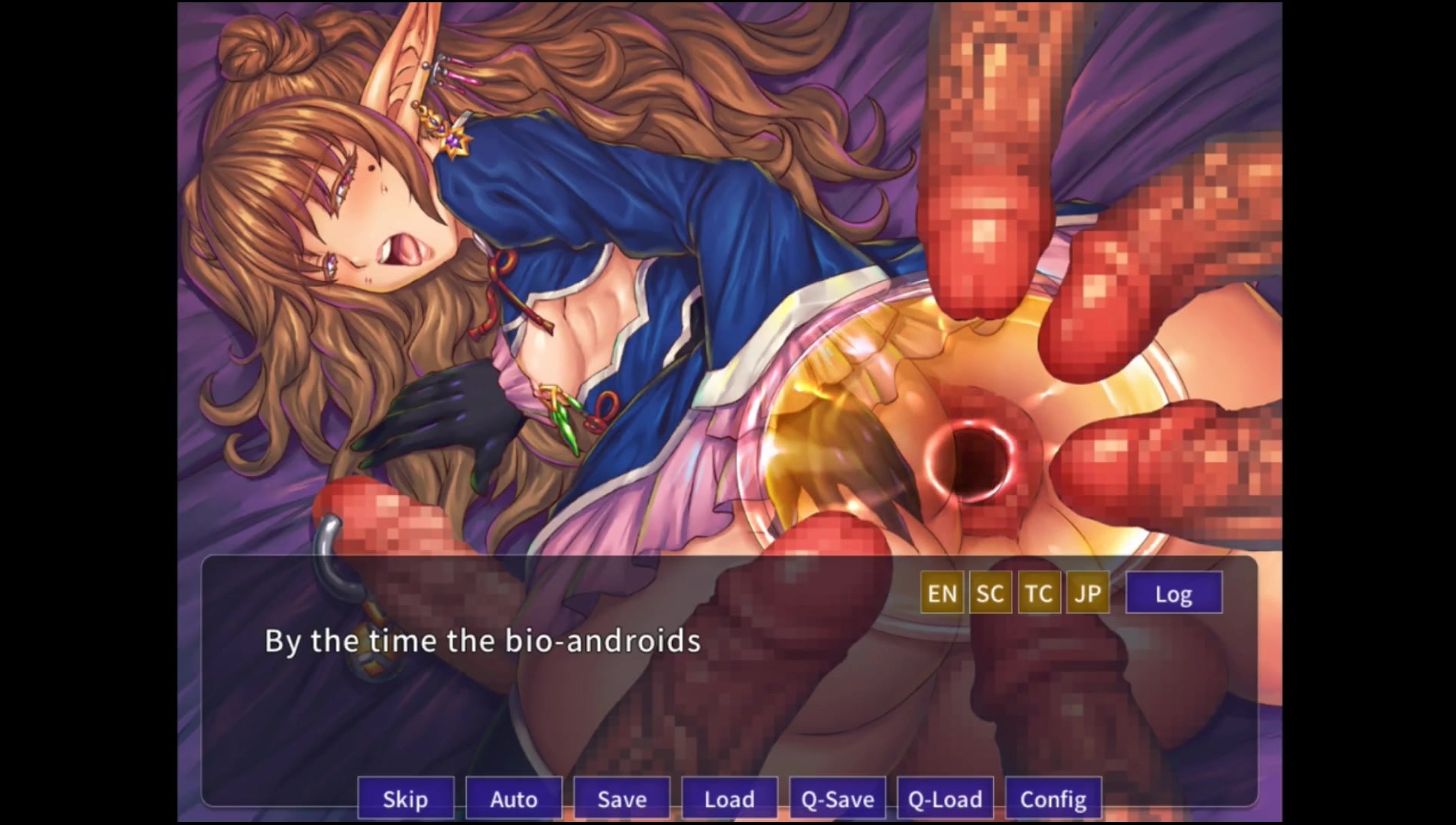Enable Auto text advance
1456x825 pixels.
click(514, 799)
